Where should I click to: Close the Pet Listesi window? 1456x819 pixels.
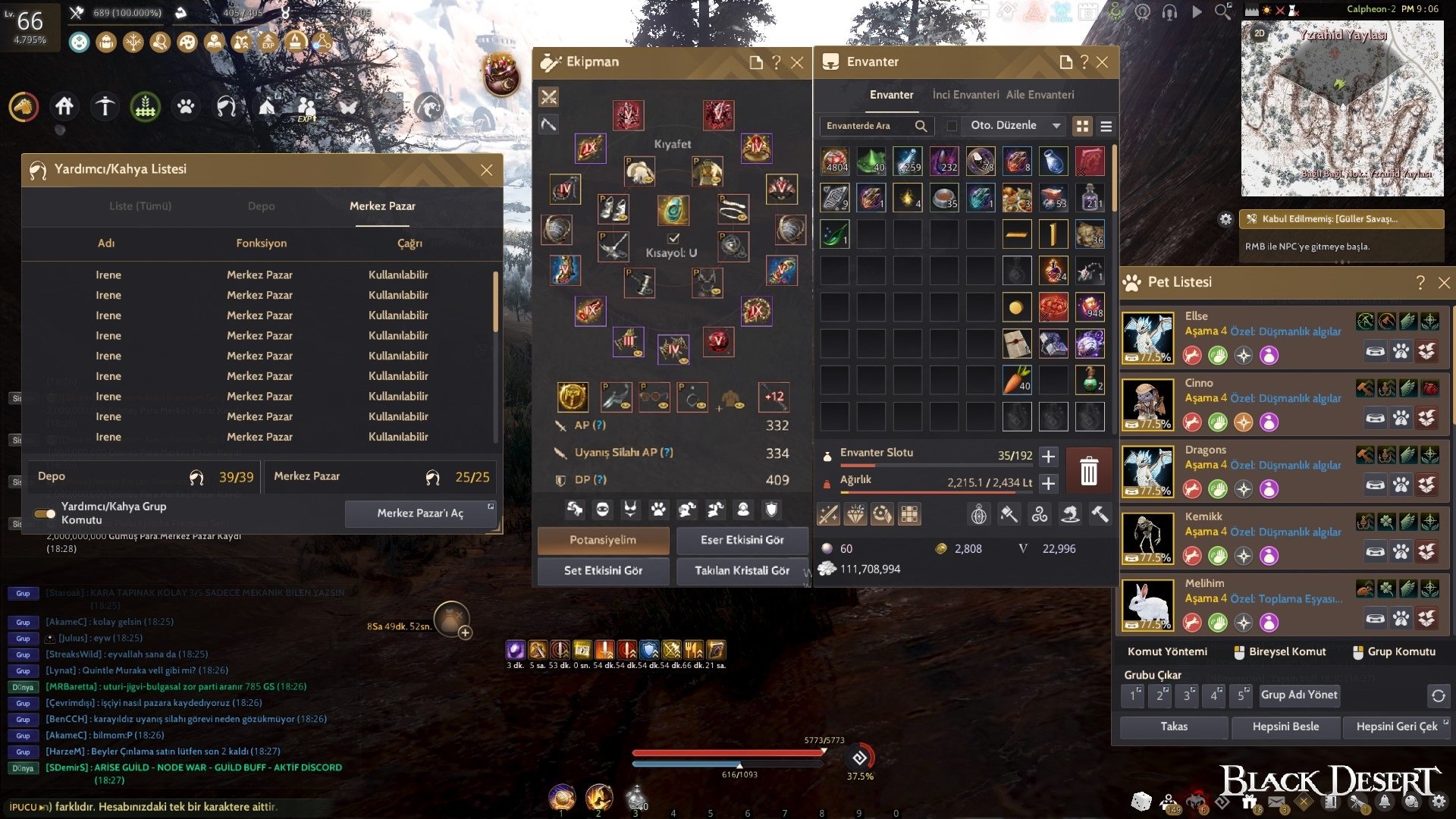click(1444, 283)
